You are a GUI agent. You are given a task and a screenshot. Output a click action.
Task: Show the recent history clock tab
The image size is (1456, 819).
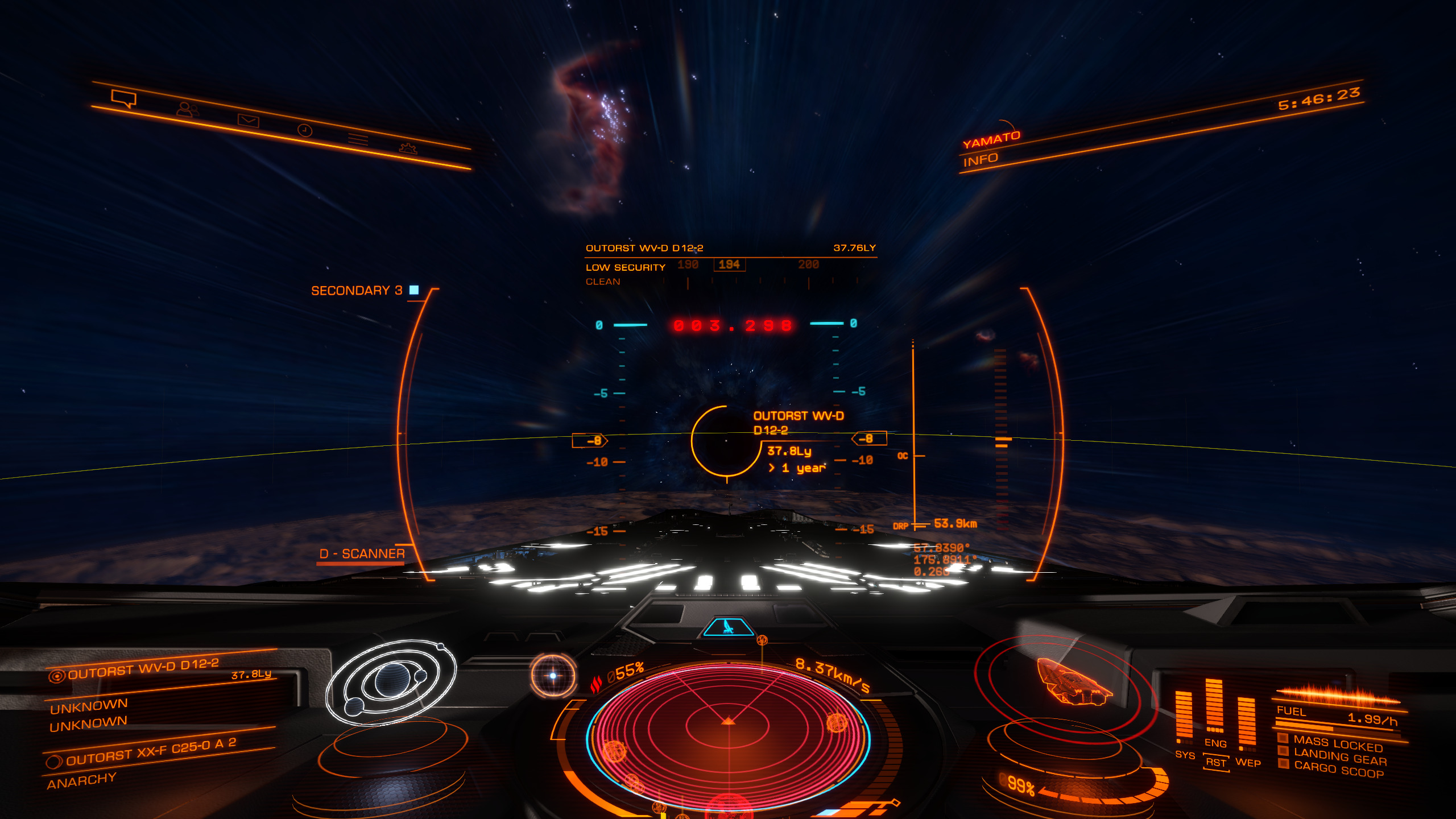(305, 130)
